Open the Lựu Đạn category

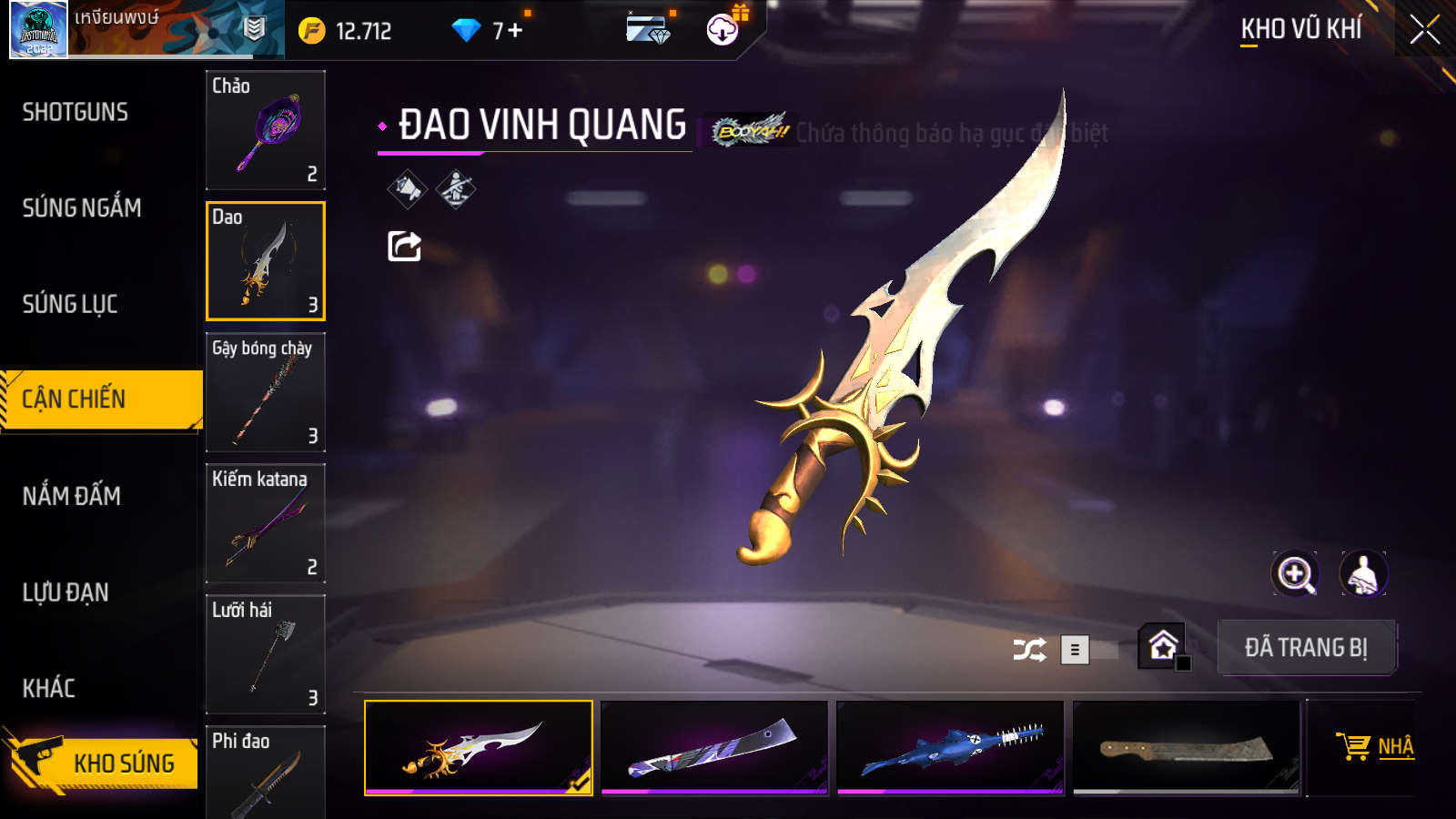point(66,592)
